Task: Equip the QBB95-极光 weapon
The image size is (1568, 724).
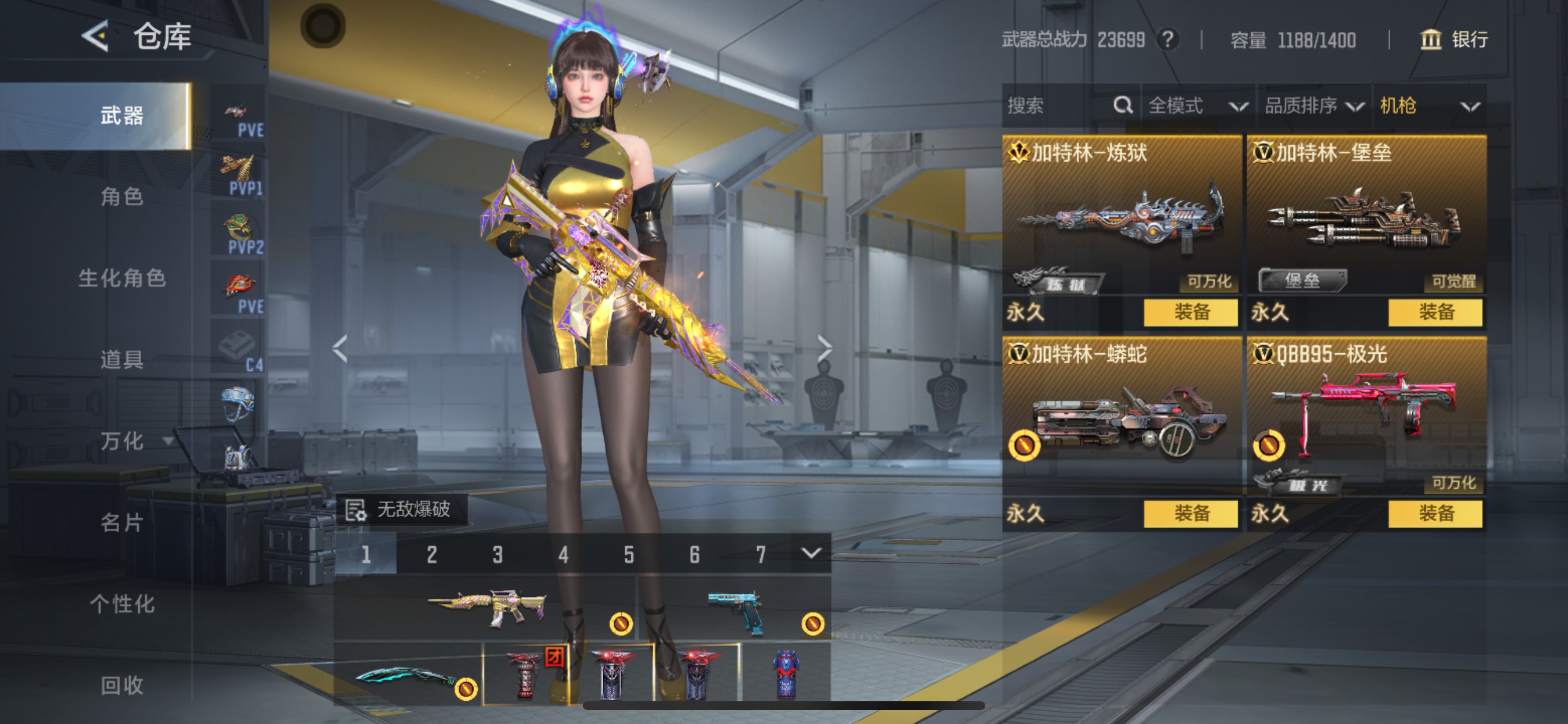Action: click(x=1434, y=514)
